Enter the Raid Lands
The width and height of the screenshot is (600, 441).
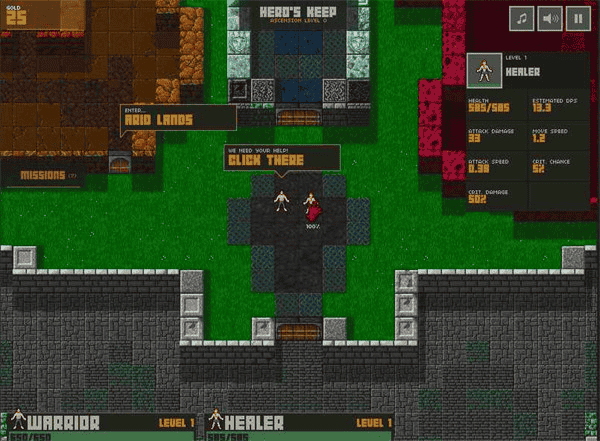point(178,118)
